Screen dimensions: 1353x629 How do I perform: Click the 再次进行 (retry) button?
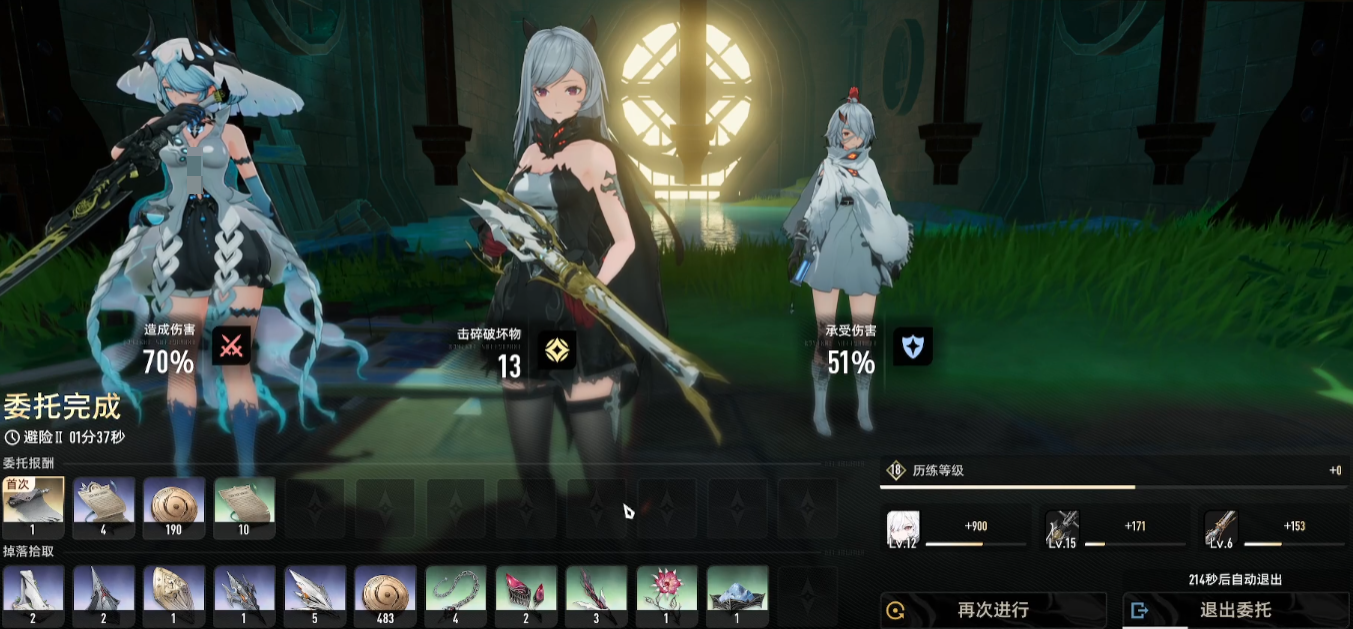click(x=993, y=609)
